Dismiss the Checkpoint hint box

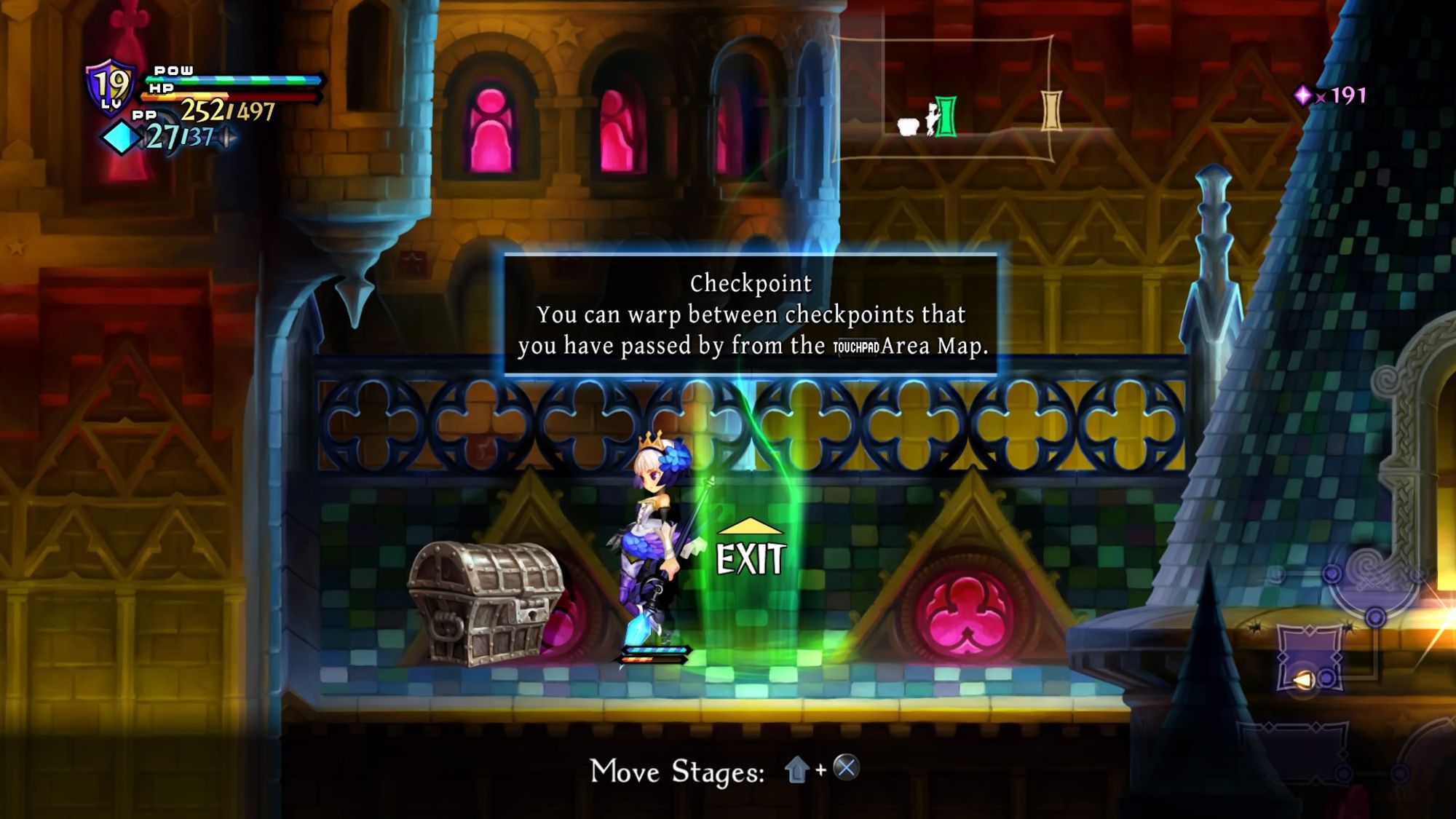[x=750, y=314]
